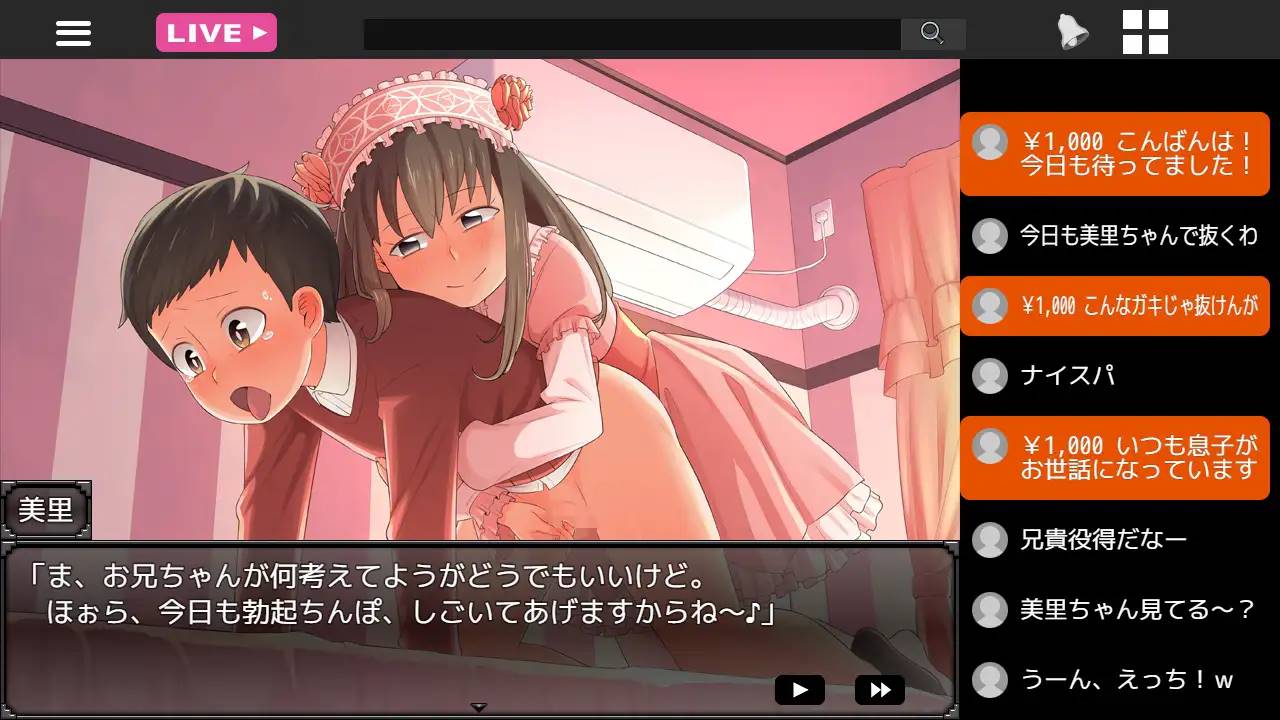Click the avatar next to うーん、えっち！w

click(x=990, y=679)
